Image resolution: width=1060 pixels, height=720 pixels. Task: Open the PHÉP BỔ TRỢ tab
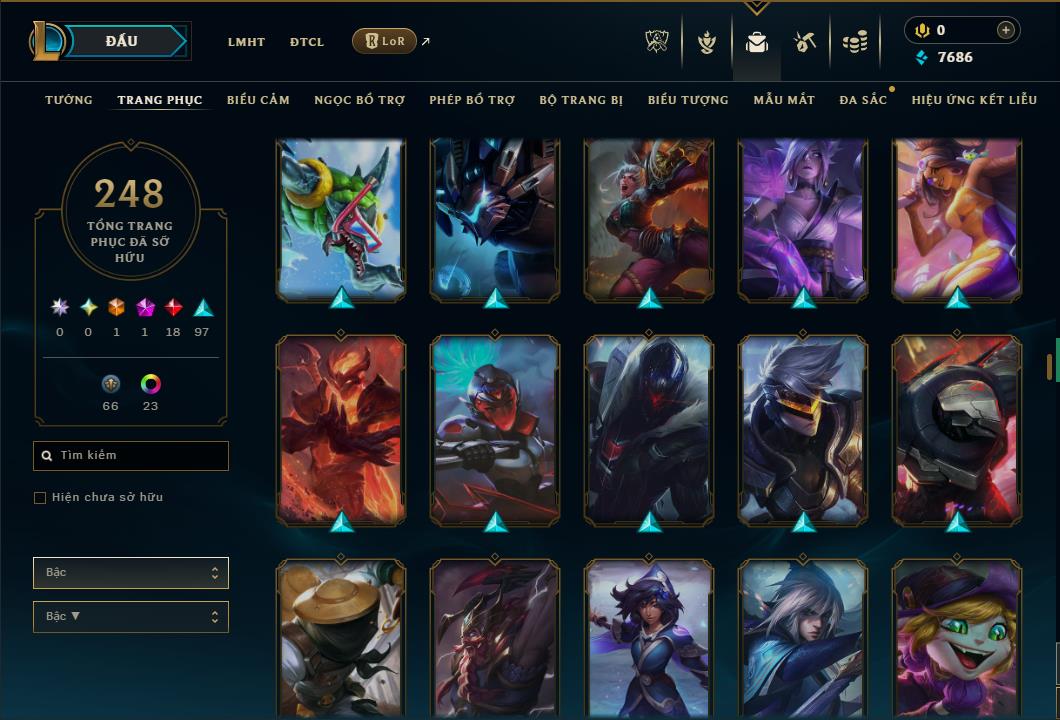(x=472, y=100)
